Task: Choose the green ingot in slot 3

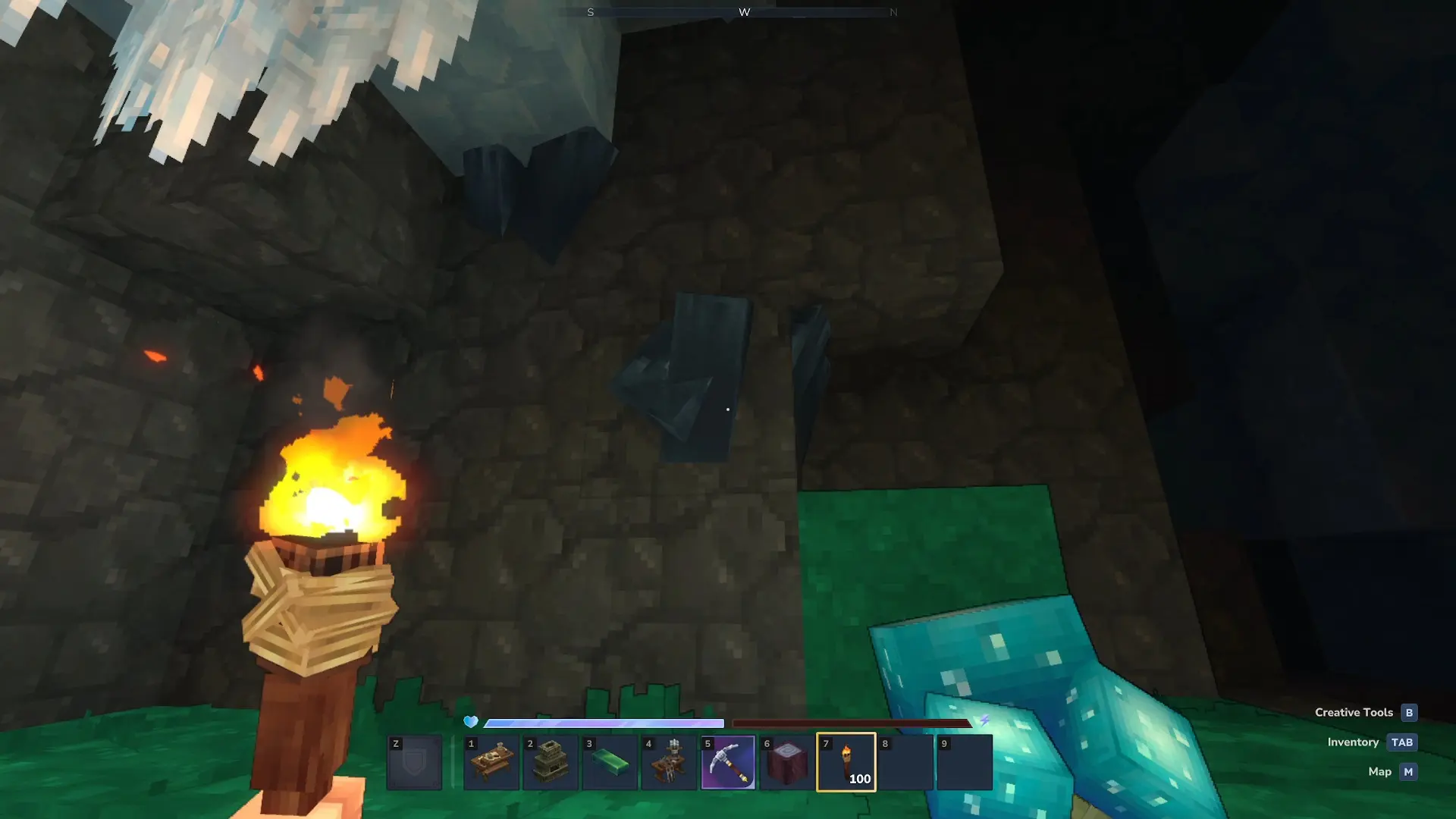Action: click(x=610, y=762)
